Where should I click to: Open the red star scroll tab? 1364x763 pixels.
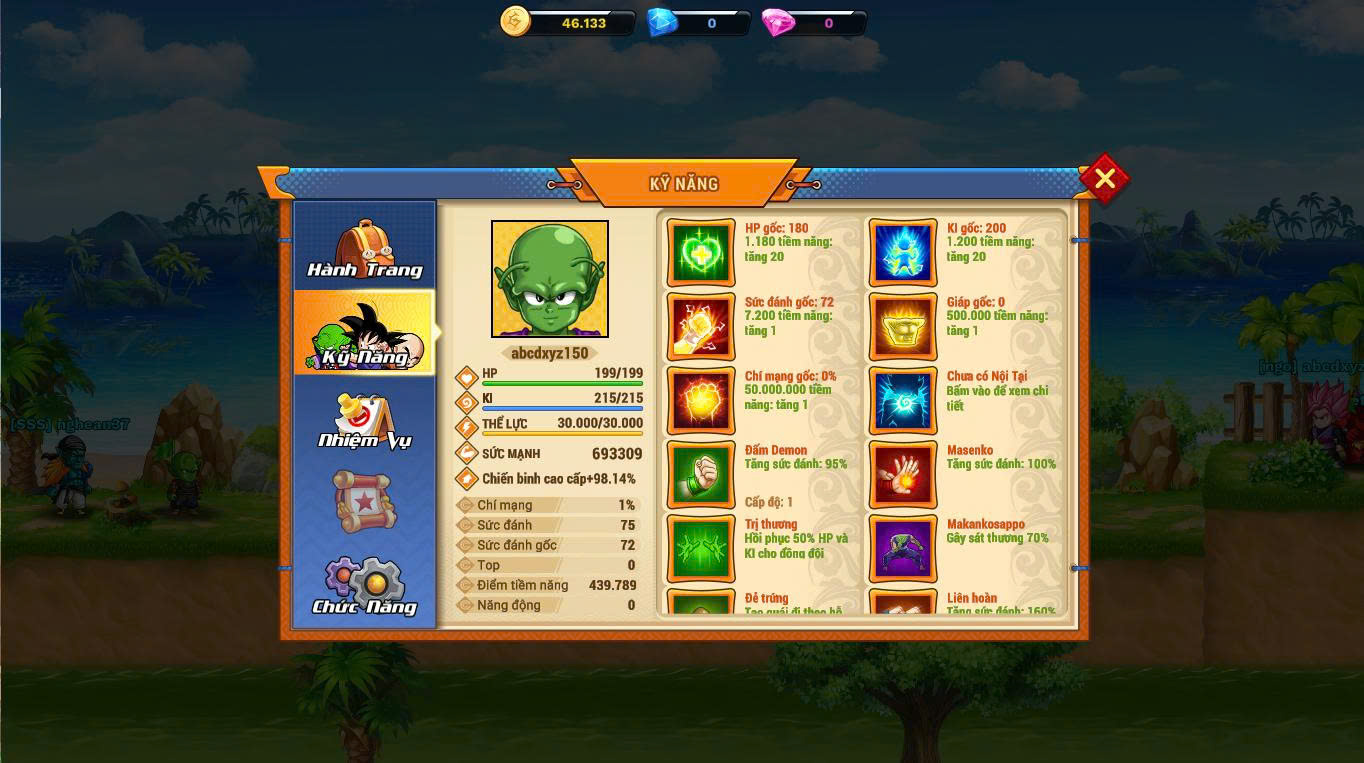coord(363,502)
